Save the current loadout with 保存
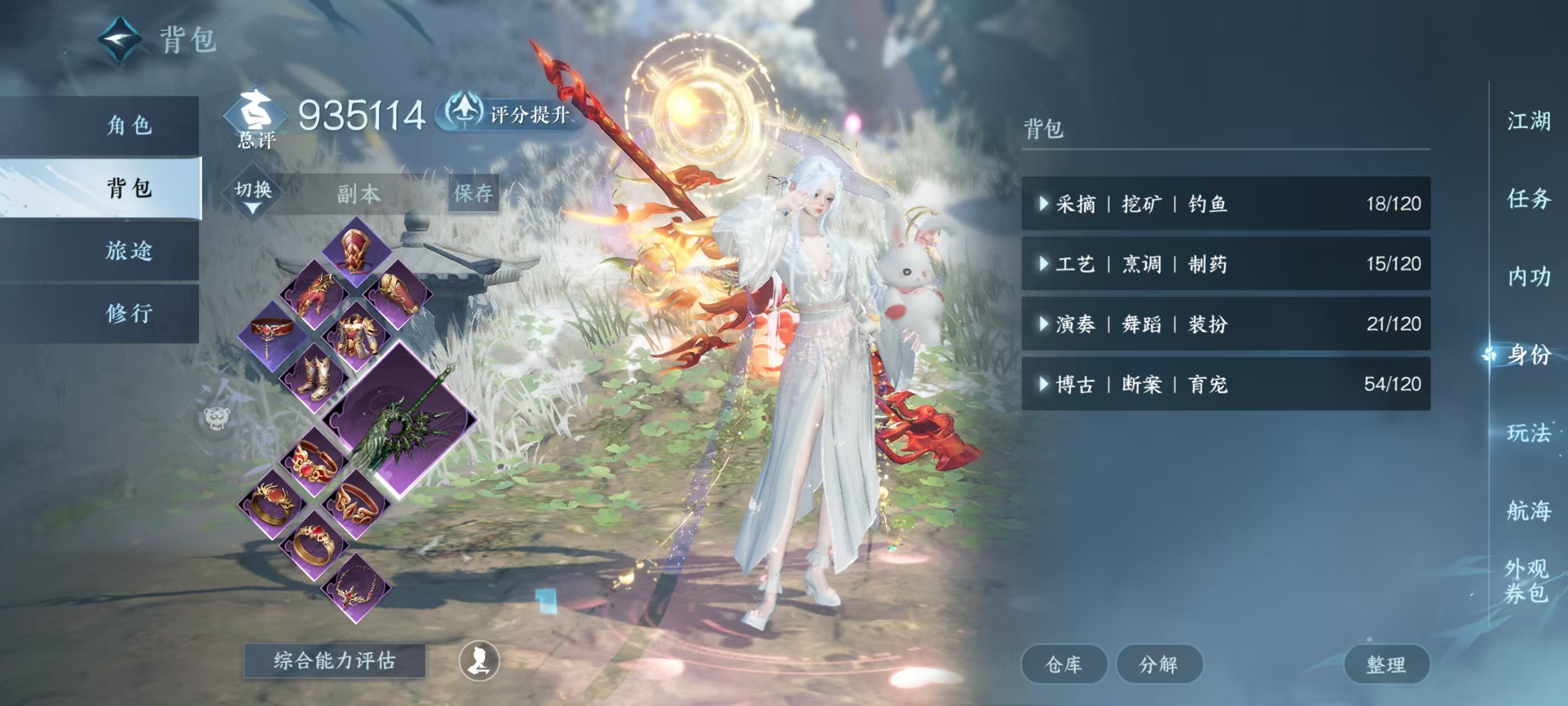The height and width of the screenshot is (706, 1568). pyautogui.click(x=473, y=194)
